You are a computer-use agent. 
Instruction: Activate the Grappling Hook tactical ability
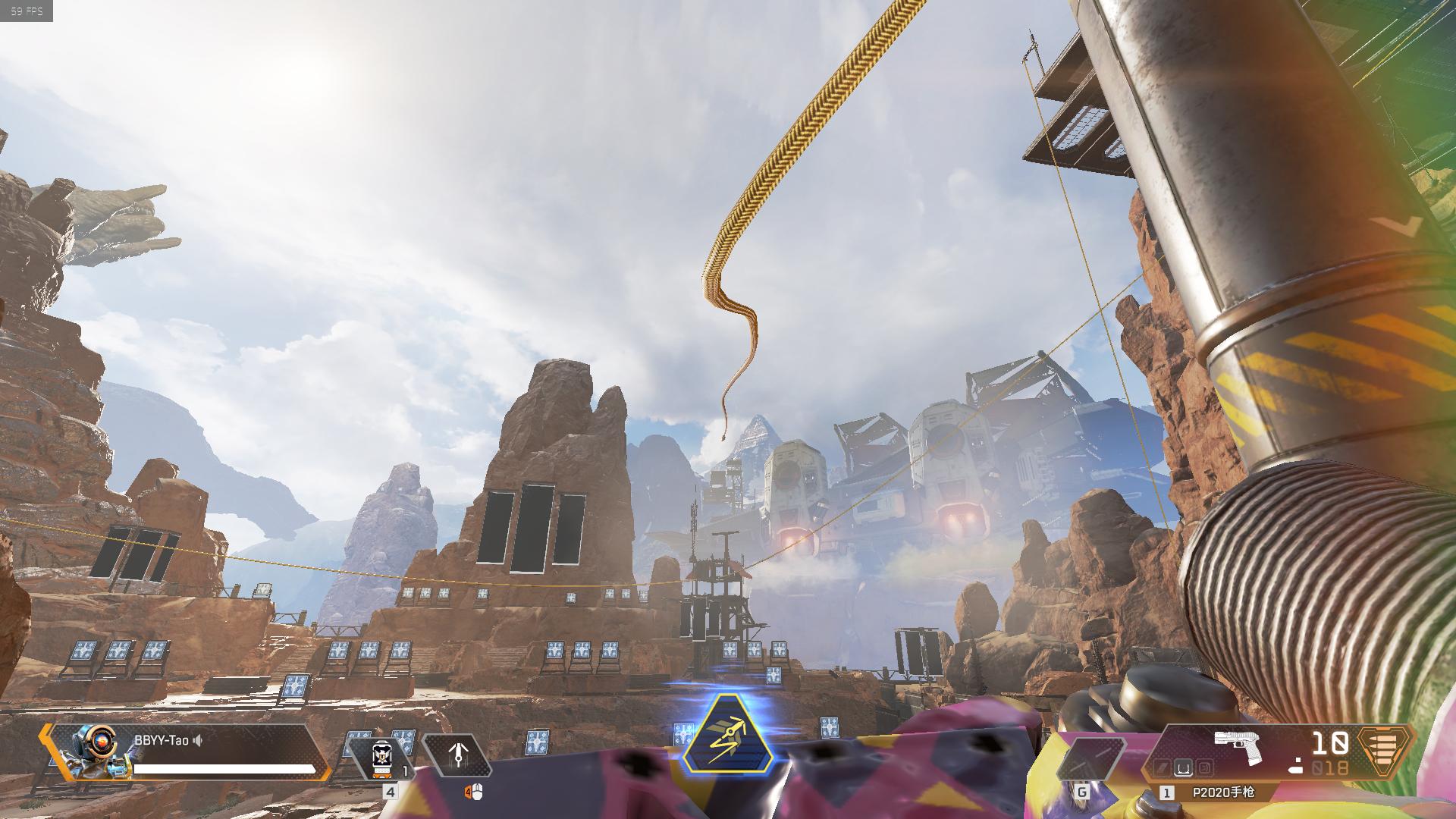pyautogui.click(x=457, y=755)
